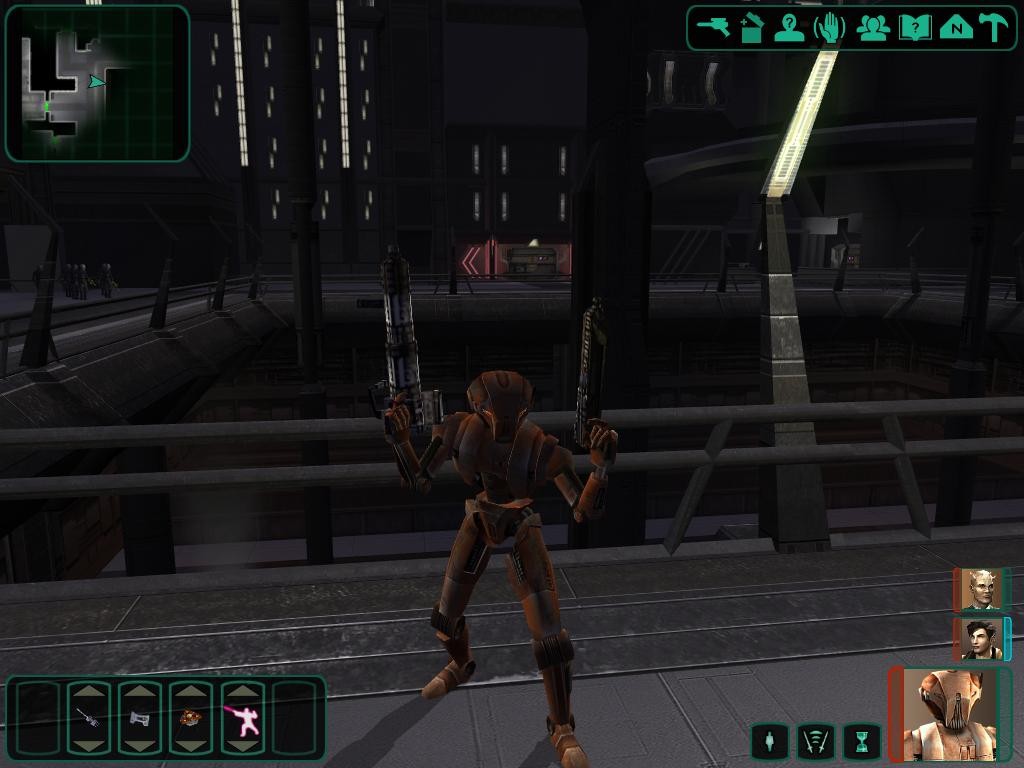
Task: Activate the pink fighter stance ability
Action: [x=242, y=717]
